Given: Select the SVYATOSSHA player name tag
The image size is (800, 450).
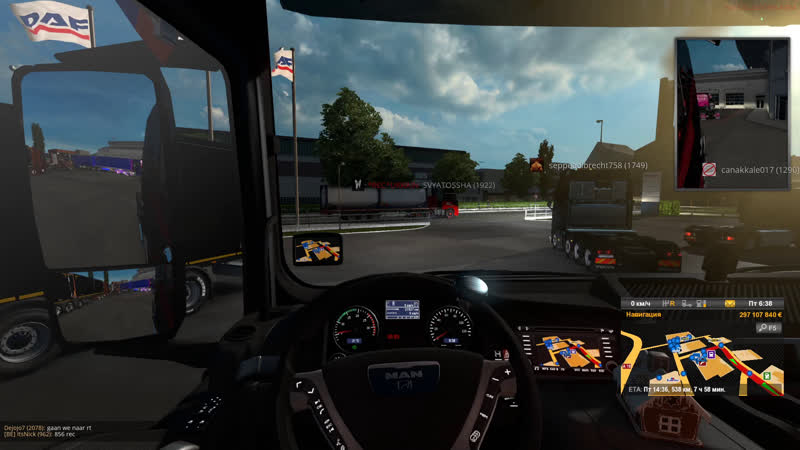Looking at the screenshot, I should point(459,185).
